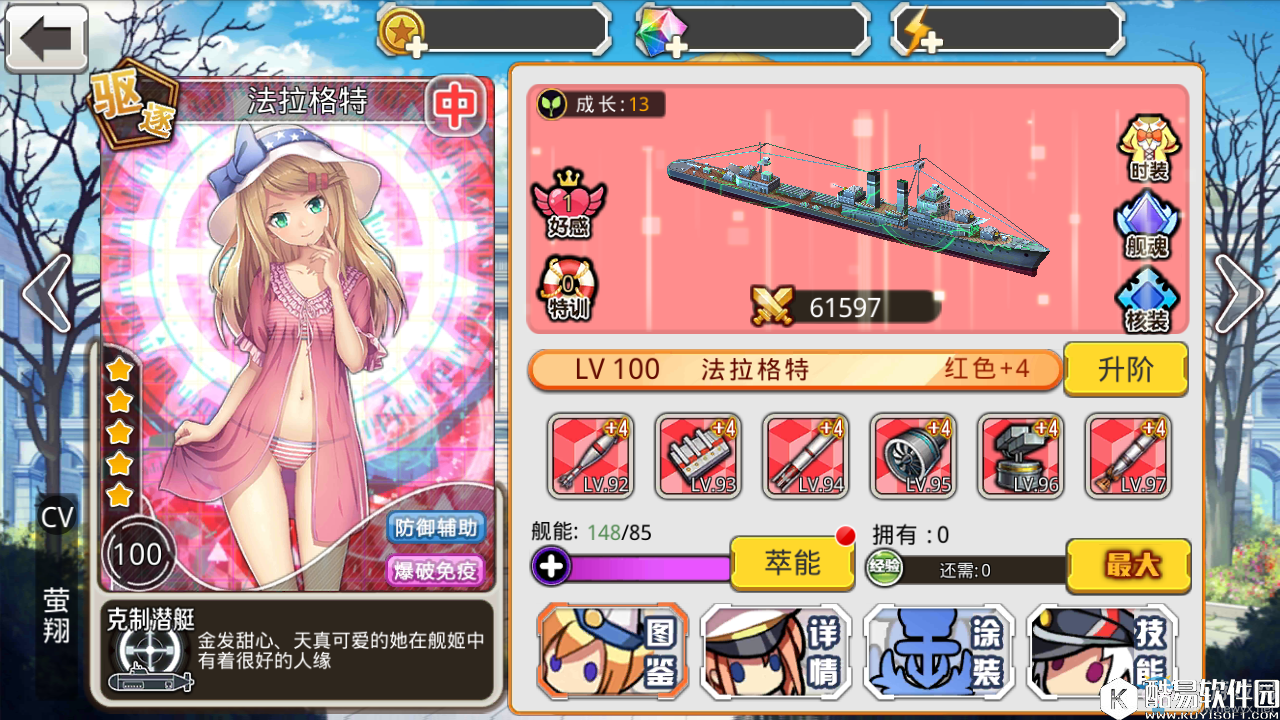Switch to the 详情 details tab
1280x720 pixels.
click(776, 651)
